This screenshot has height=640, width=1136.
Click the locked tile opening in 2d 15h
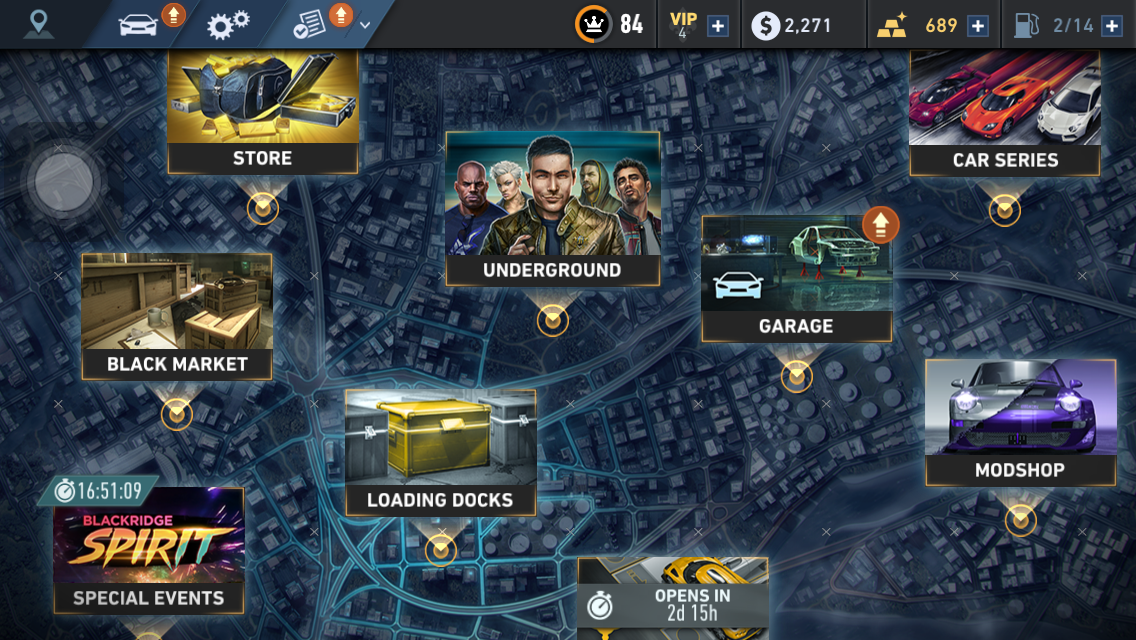click(x=673, y=598)
